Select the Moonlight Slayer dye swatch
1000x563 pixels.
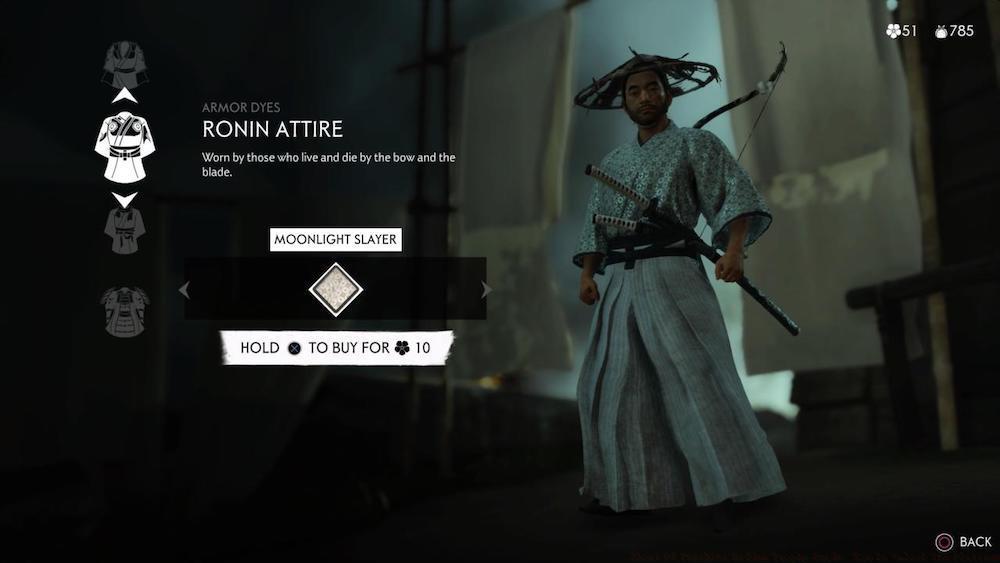[x=335, y=289]
